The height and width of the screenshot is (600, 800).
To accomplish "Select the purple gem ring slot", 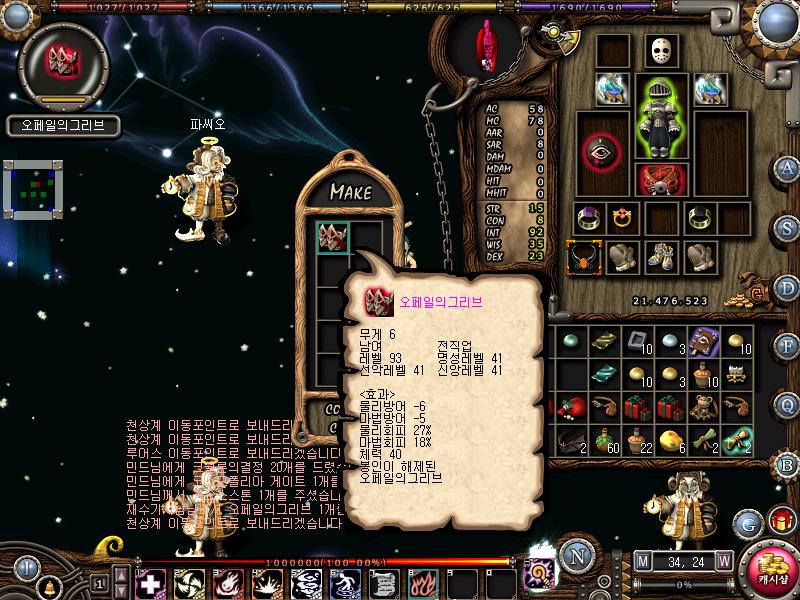I will point(587,217).
